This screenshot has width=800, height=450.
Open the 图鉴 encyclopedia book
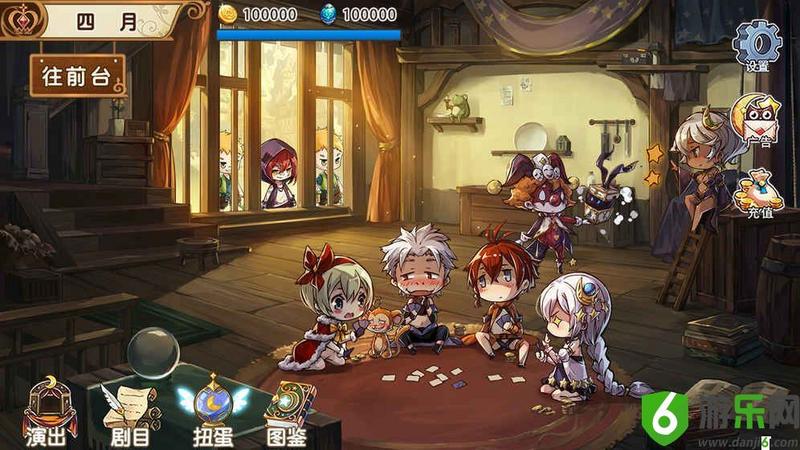click(289, 410)
